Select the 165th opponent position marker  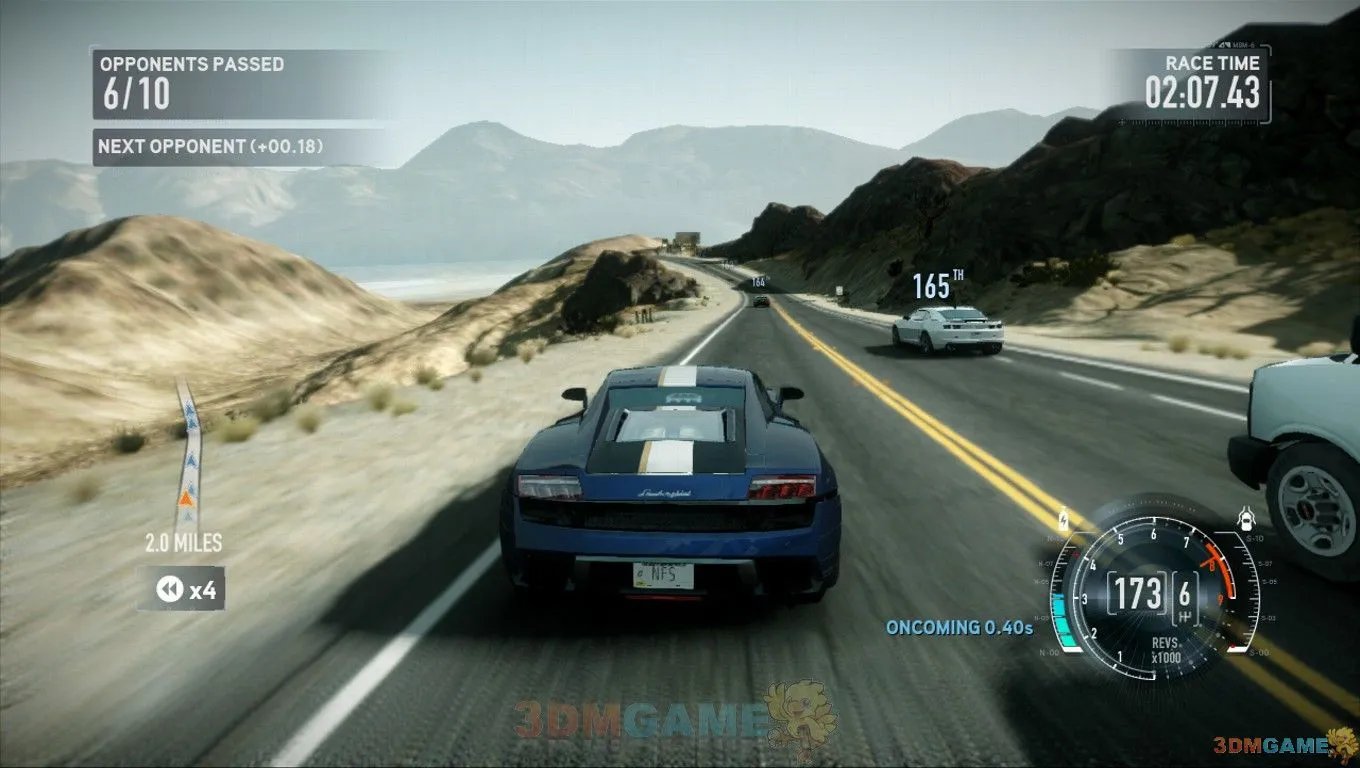pos(937,287)
